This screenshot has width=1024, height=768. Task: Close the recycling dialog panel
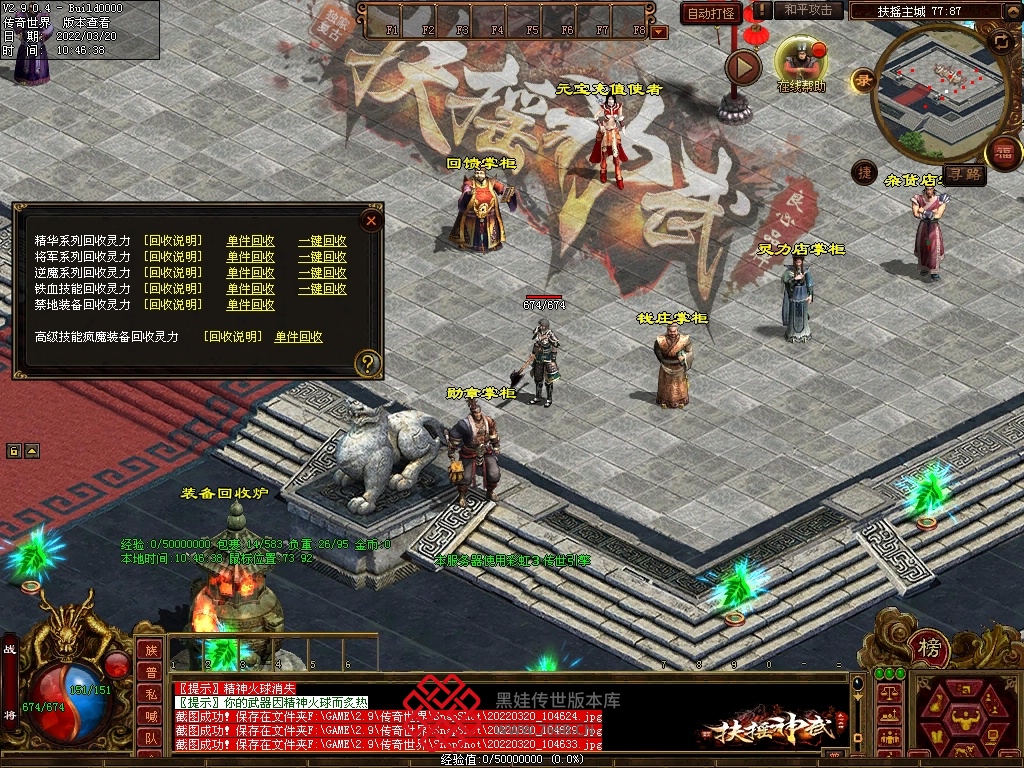click(x=371, y=220)
